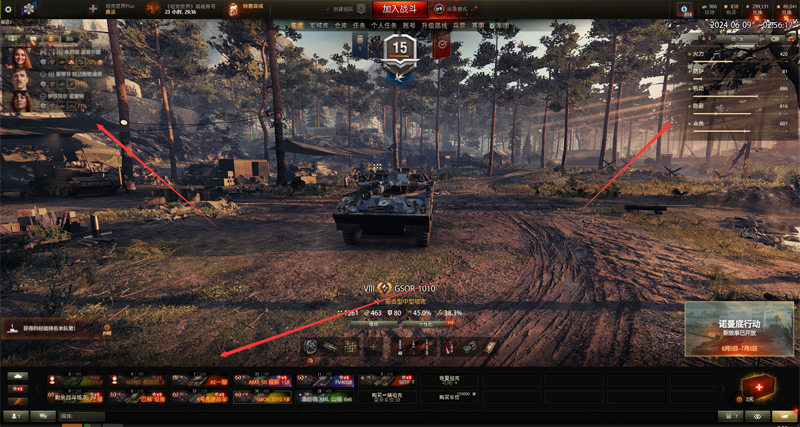Open the main menu gear icon

[8, 9]
